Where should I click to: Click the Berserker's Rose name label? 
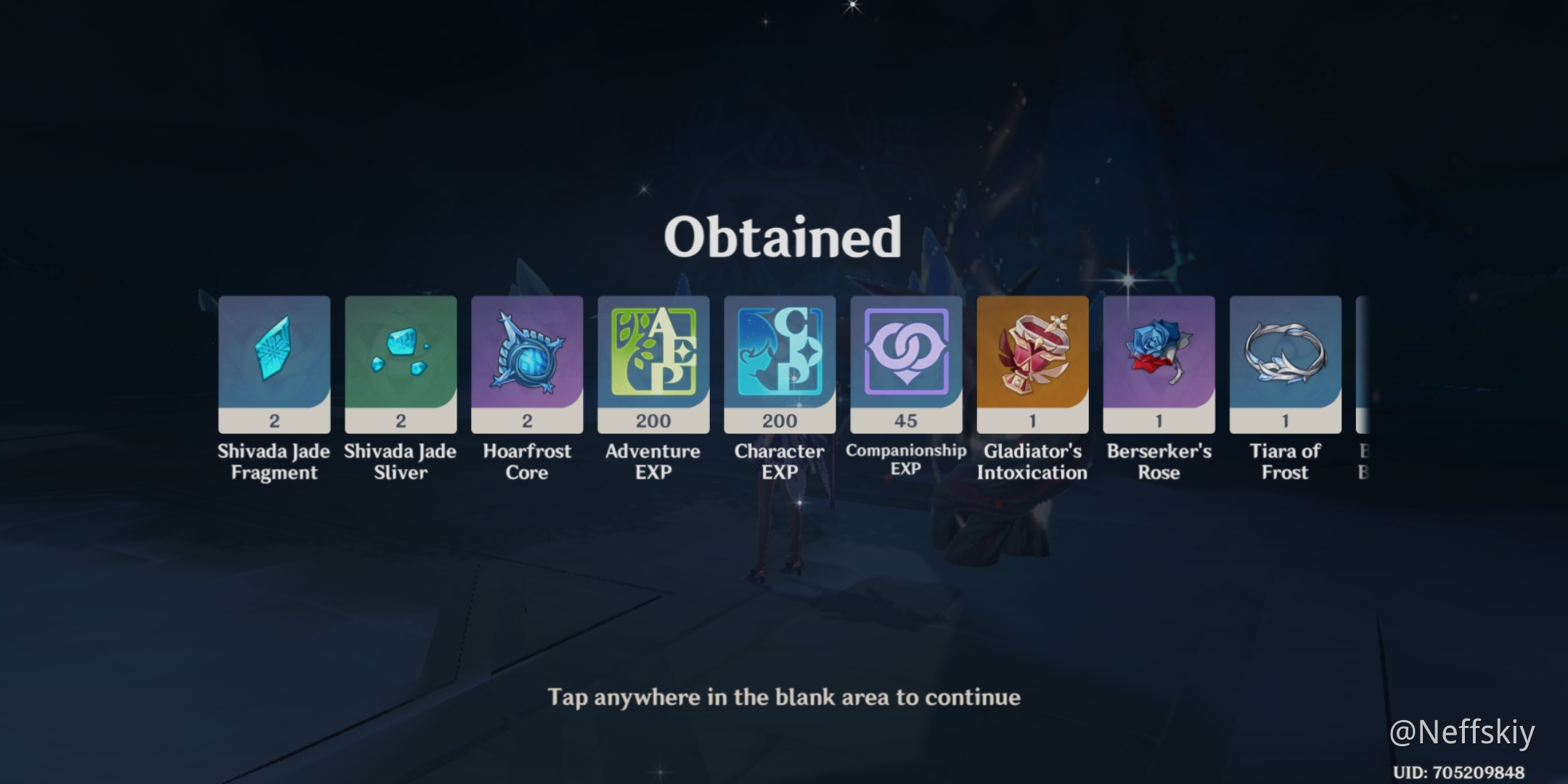(x=1159, y=462)
